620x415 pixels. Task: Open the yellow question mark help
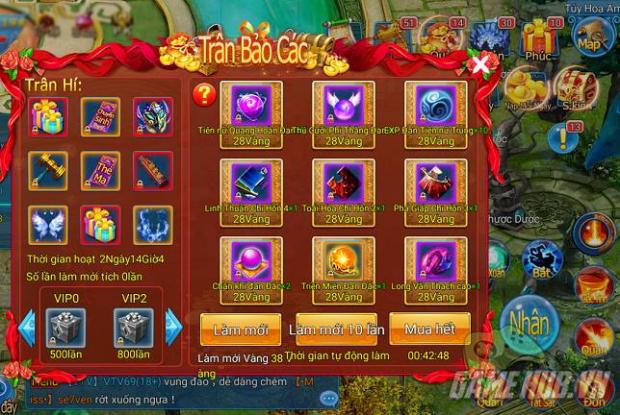[x=204, y=95]
